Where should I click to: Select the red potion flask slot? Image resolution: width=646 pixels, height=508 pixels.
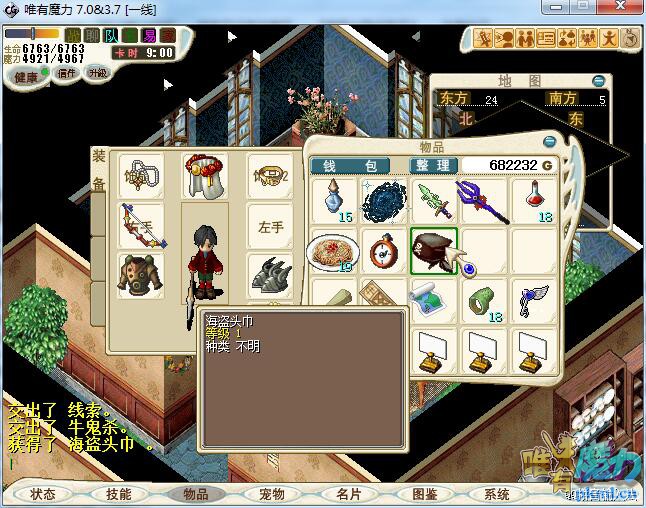coord(535,201)
